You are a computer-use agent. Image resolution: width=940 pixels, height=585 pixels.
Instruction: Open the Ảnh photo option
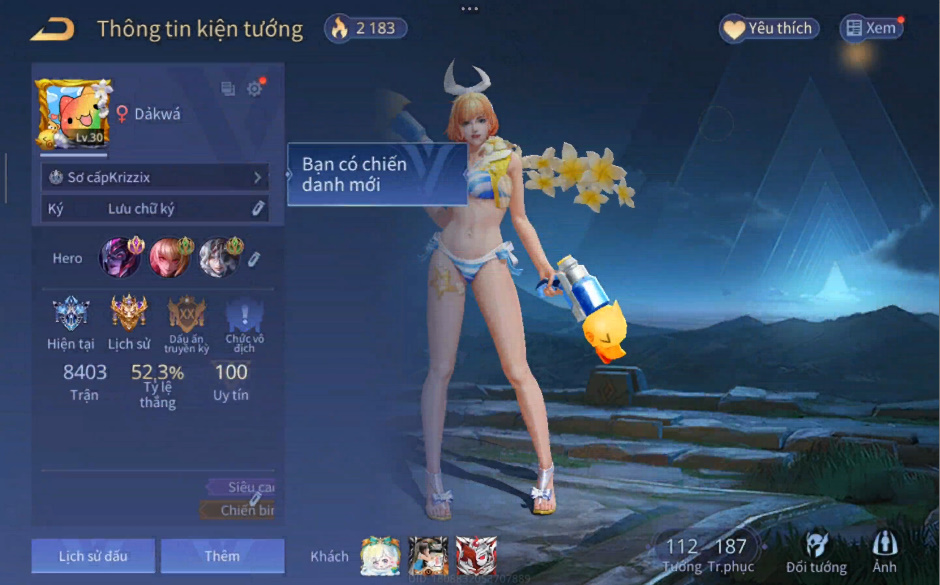(x=884, y=553)
